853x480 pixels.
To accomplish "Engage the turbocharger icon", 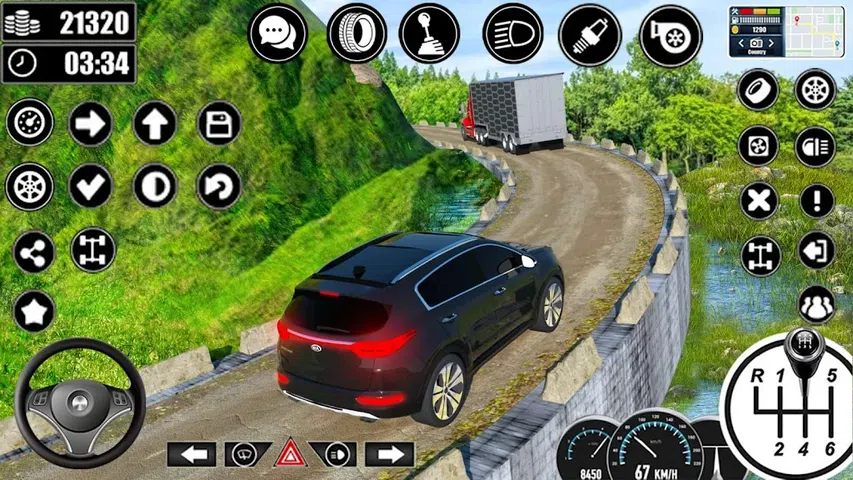I will pyautogui.click(x=670, y=33).
